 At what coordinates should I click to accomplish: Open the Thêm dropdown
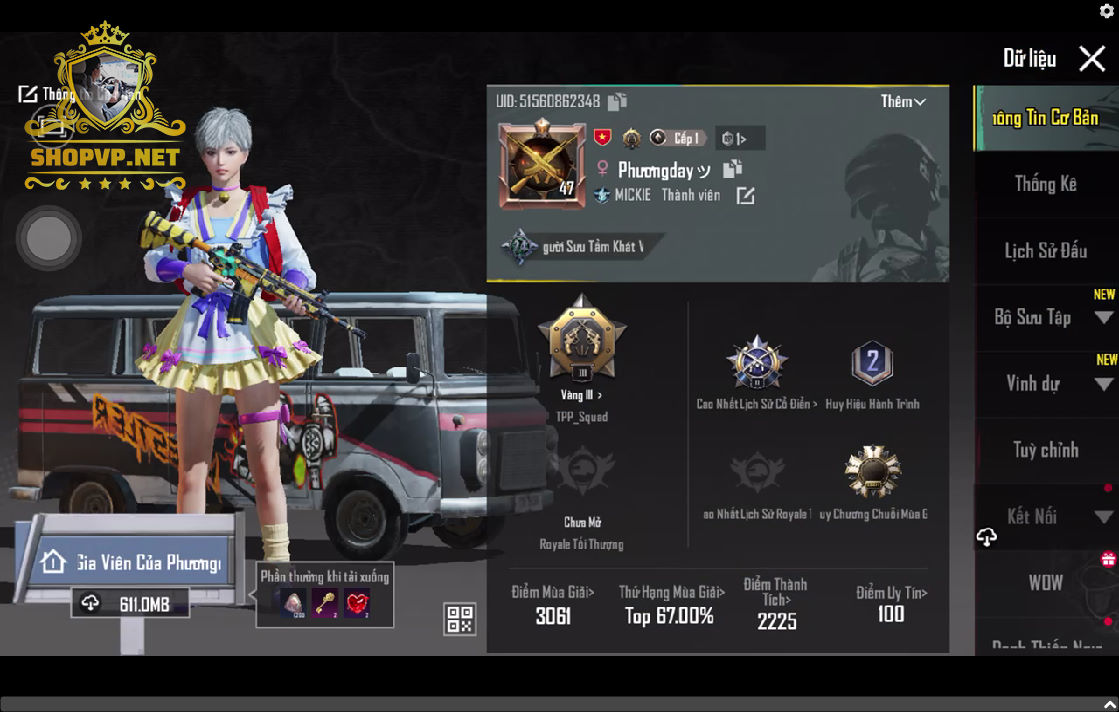[x=903, y=102]
